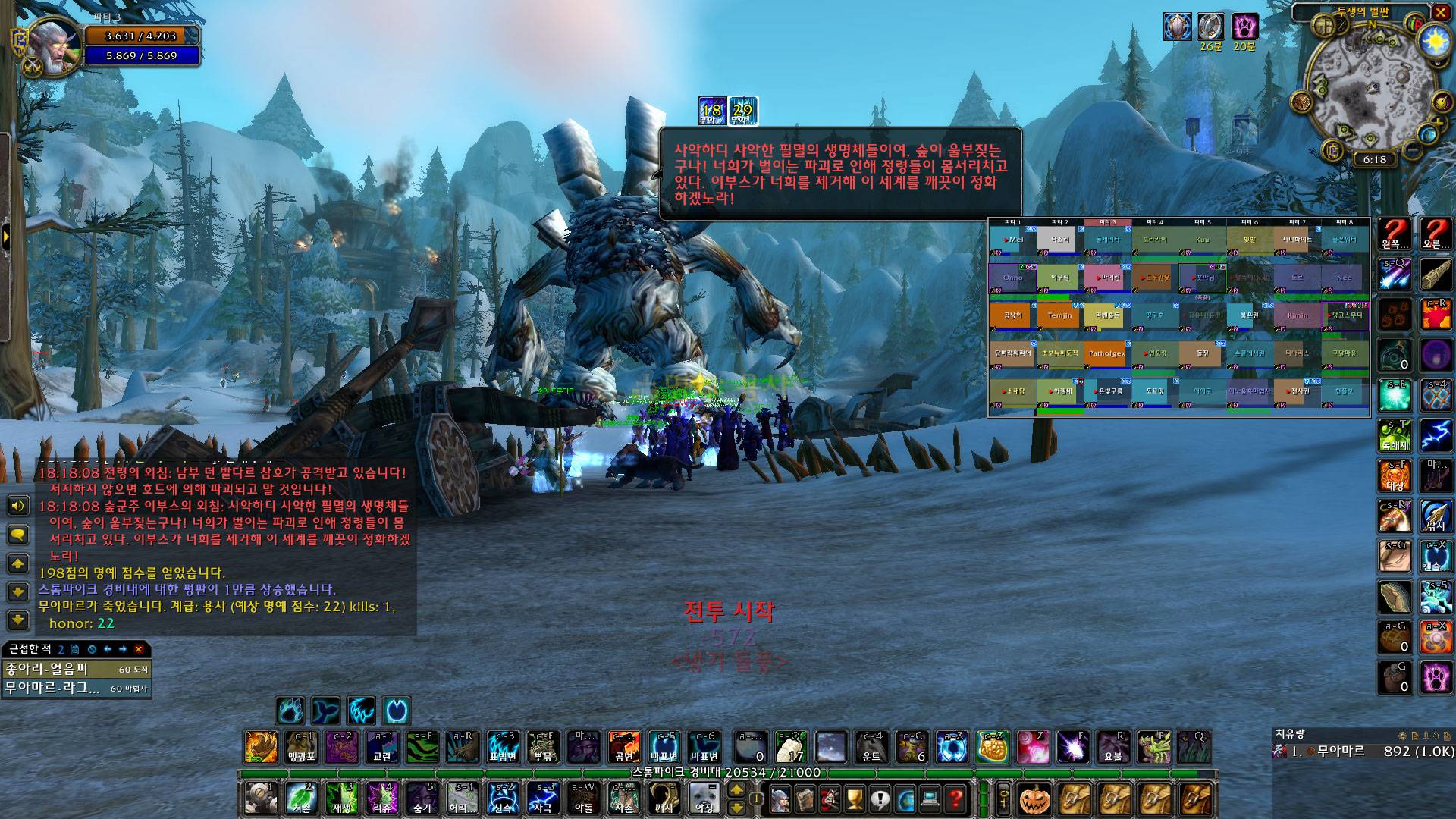
Task: Use the 곰변 bear form ability
Action: click(x=623, y=747)
